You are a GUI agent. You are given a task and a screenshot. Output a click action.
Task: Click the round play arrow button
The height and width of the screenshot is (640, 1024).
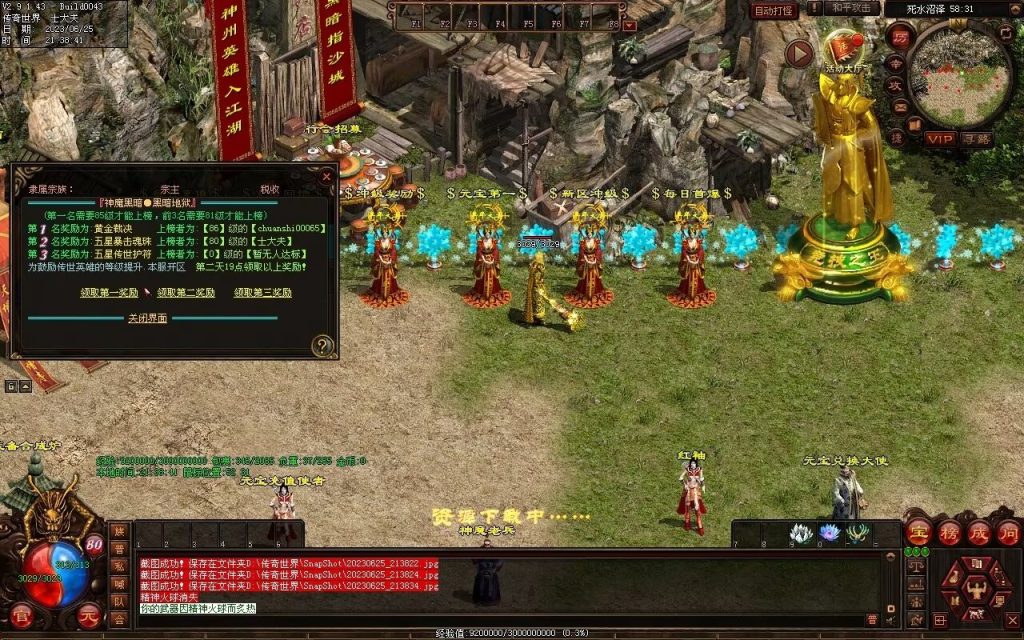click(799, 53)
